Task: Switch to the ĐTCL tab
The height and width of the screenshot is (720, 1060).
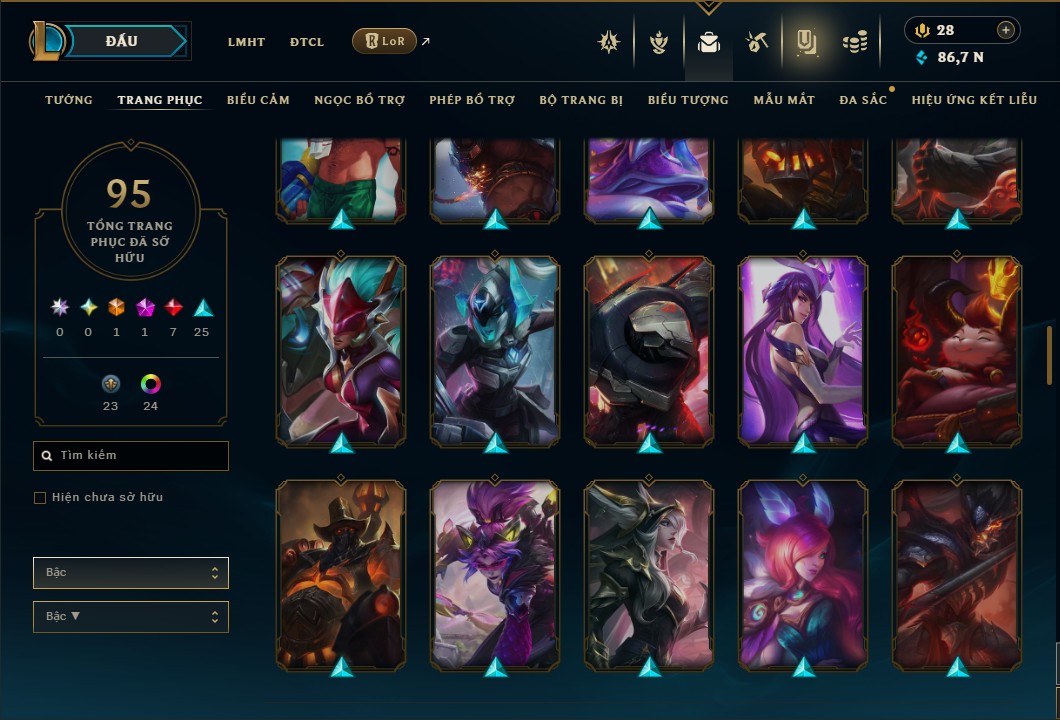Action: (307, 42)
